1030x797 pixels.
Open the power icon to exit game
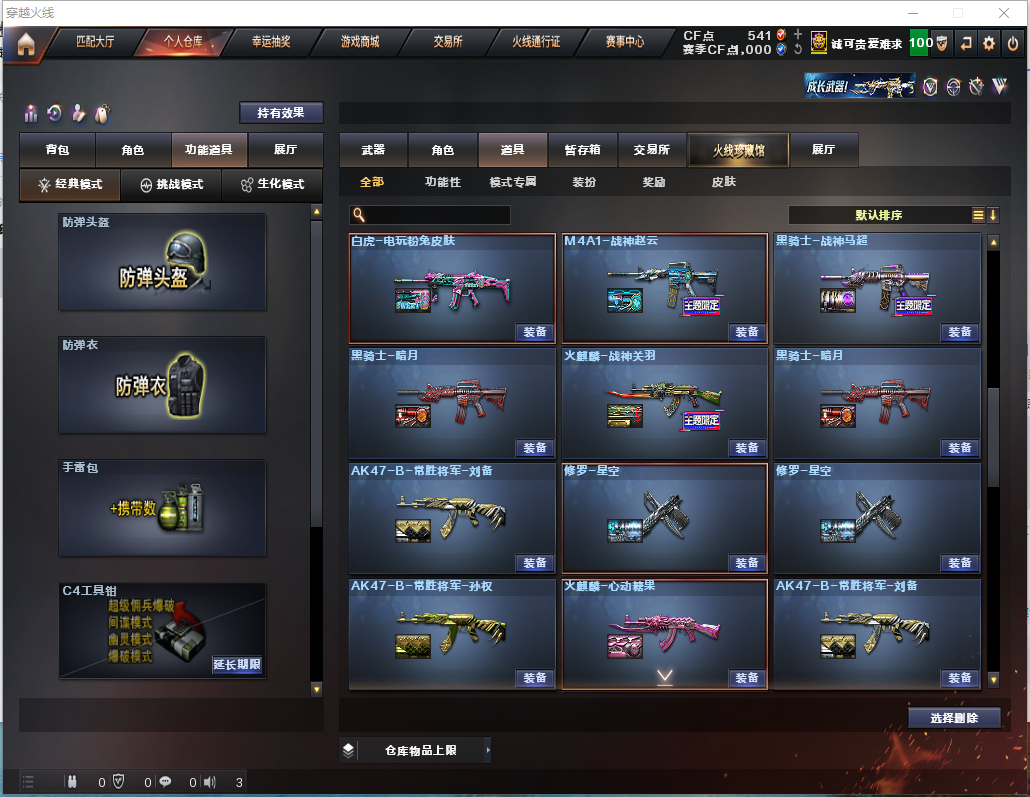tap(1012, 43)
